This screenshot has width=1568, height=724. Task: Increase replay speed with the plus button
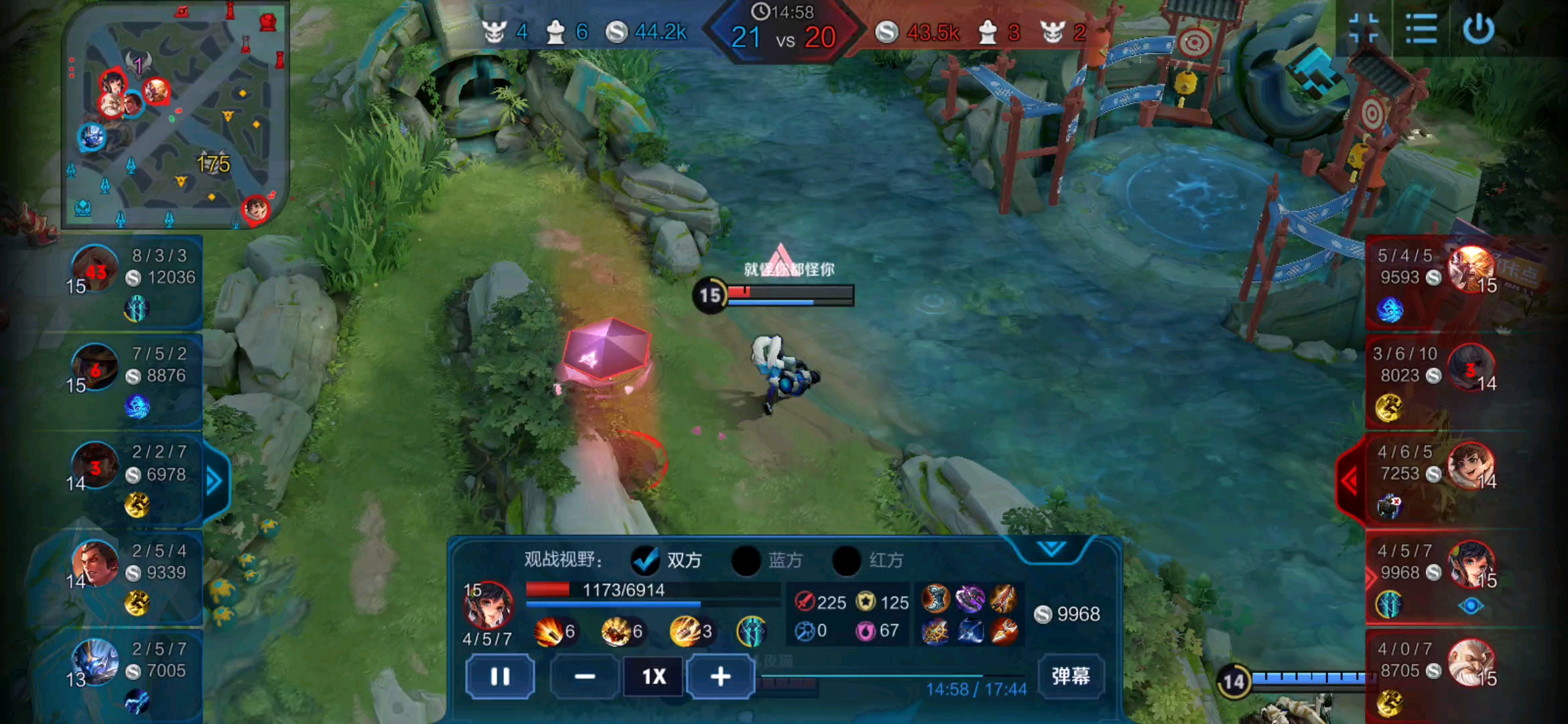pos(720,677)
